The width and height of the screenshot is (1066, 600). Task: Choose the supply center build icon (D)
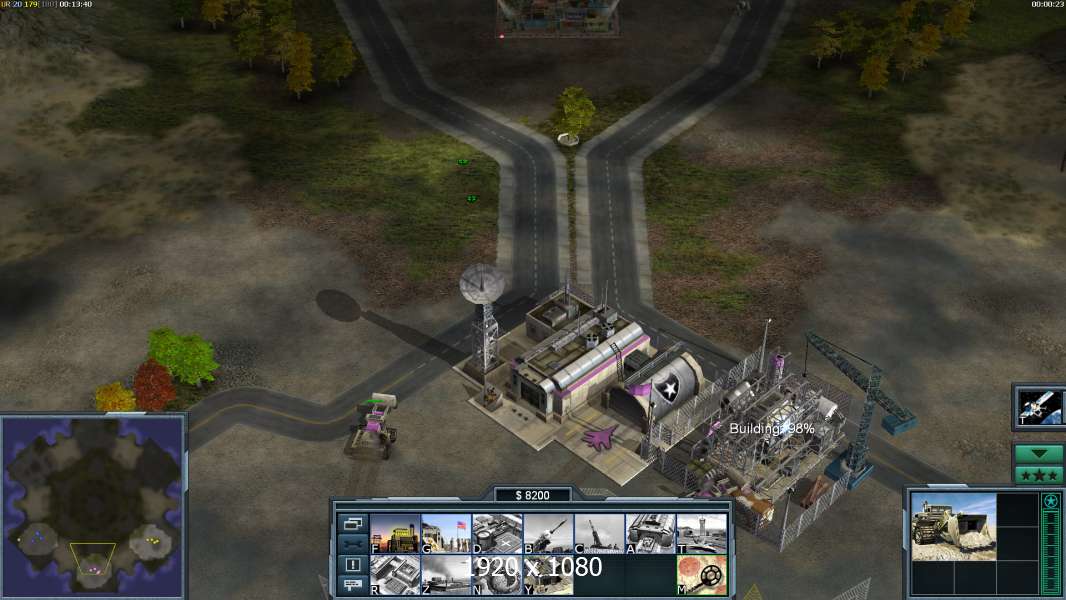point(497,534)
